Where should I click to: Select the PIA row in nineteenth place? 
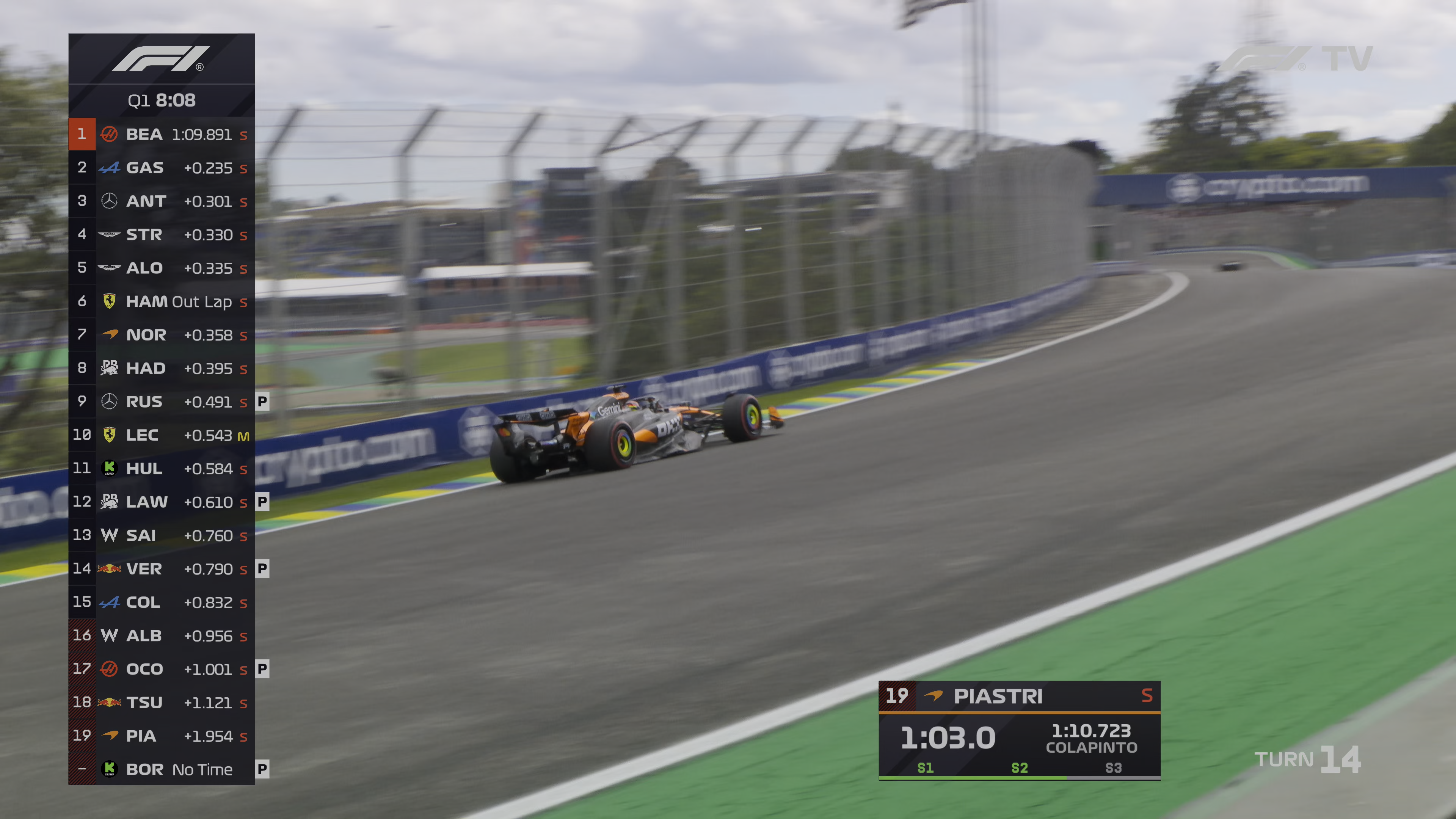coord(161,735)
